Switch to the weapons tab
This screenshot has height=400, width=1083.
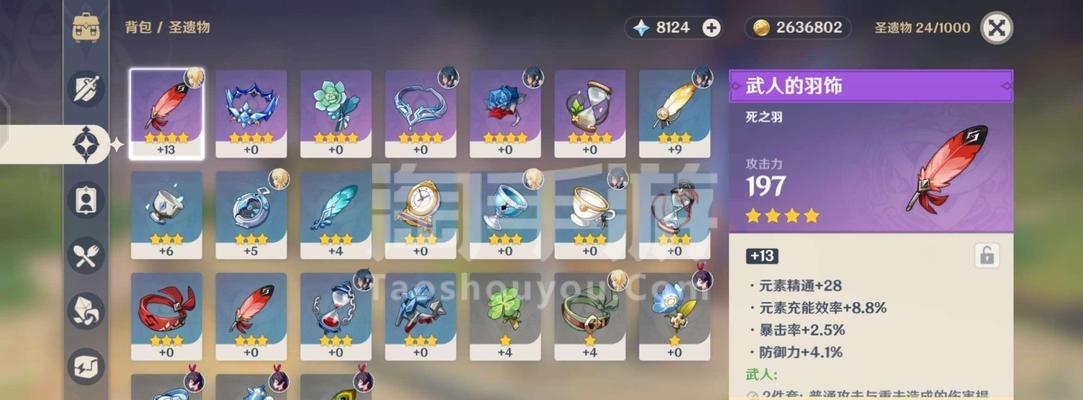click(x=86, y=89)
